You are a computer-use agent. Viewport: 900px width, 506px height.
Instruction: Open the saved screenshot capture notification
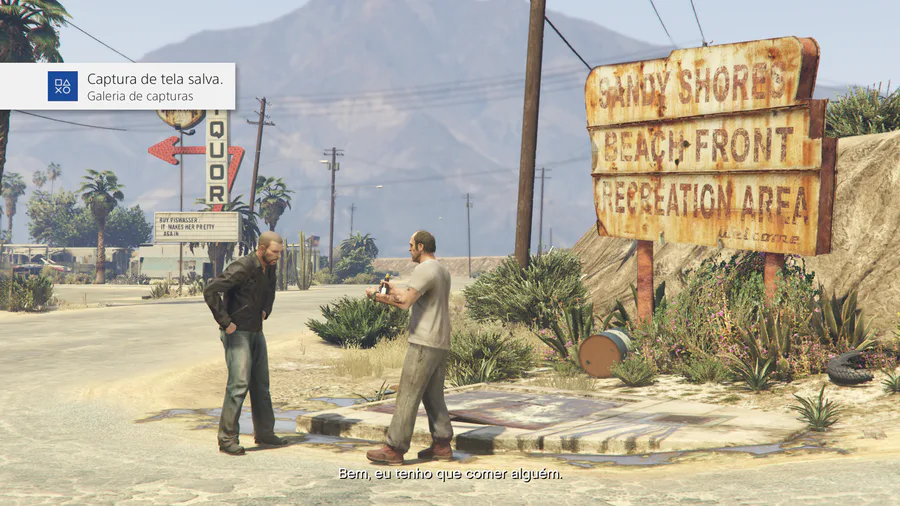tap(118, 86)
